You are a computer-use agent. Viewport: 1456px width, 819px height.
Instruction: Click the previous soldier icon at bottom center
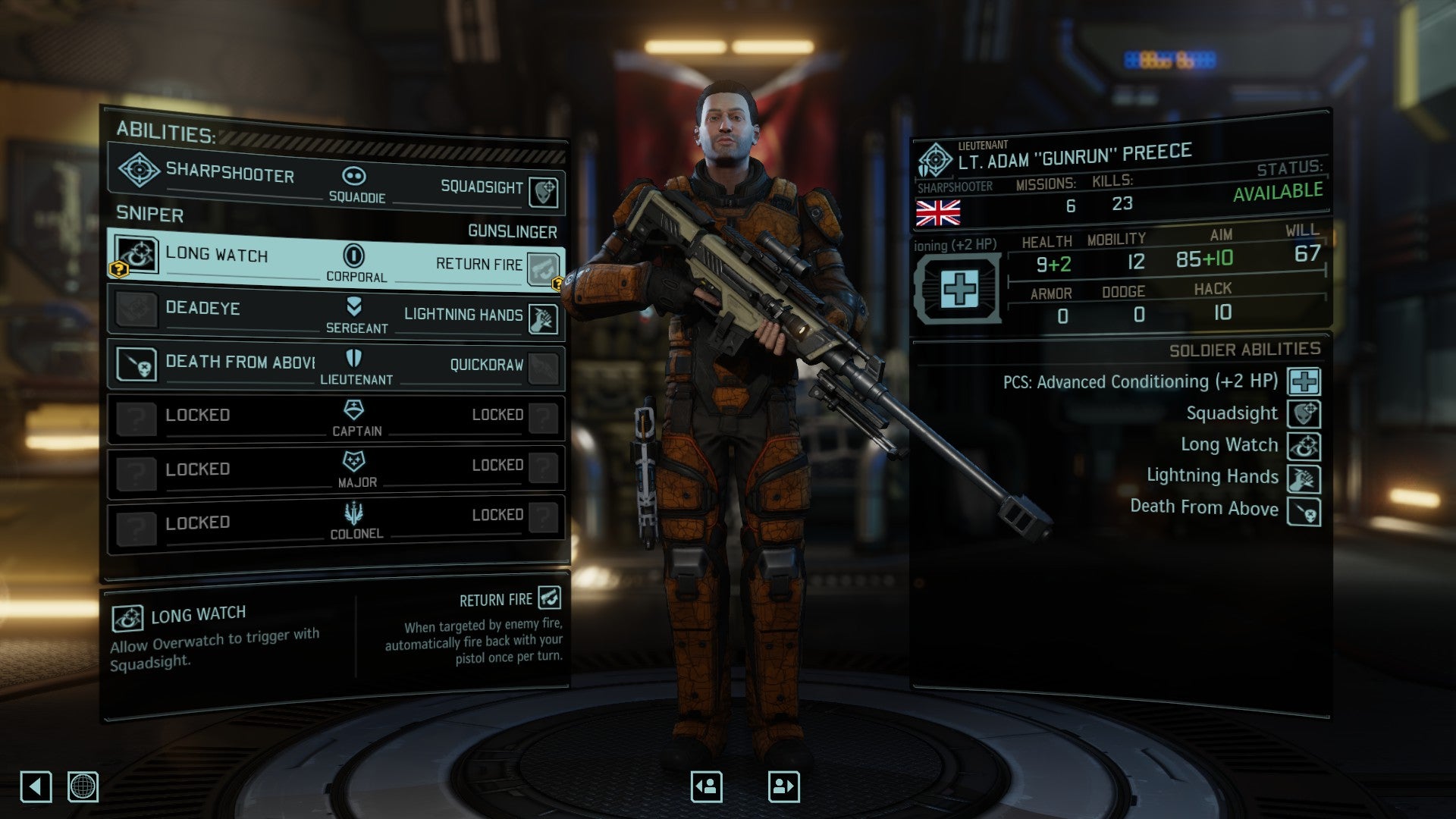705,786
